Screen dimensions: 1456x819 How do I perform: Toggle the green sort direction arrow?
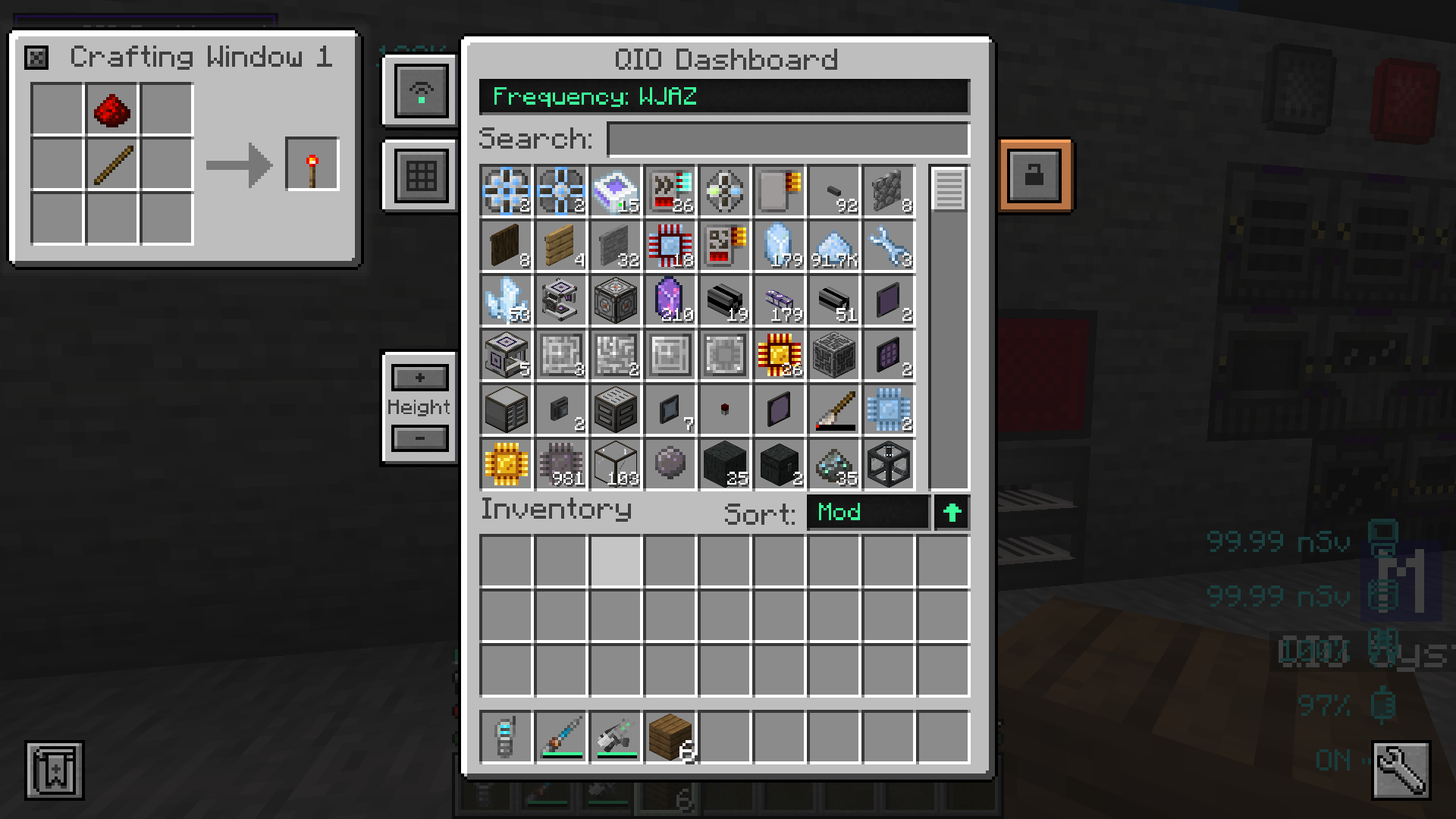coord(950,513)
